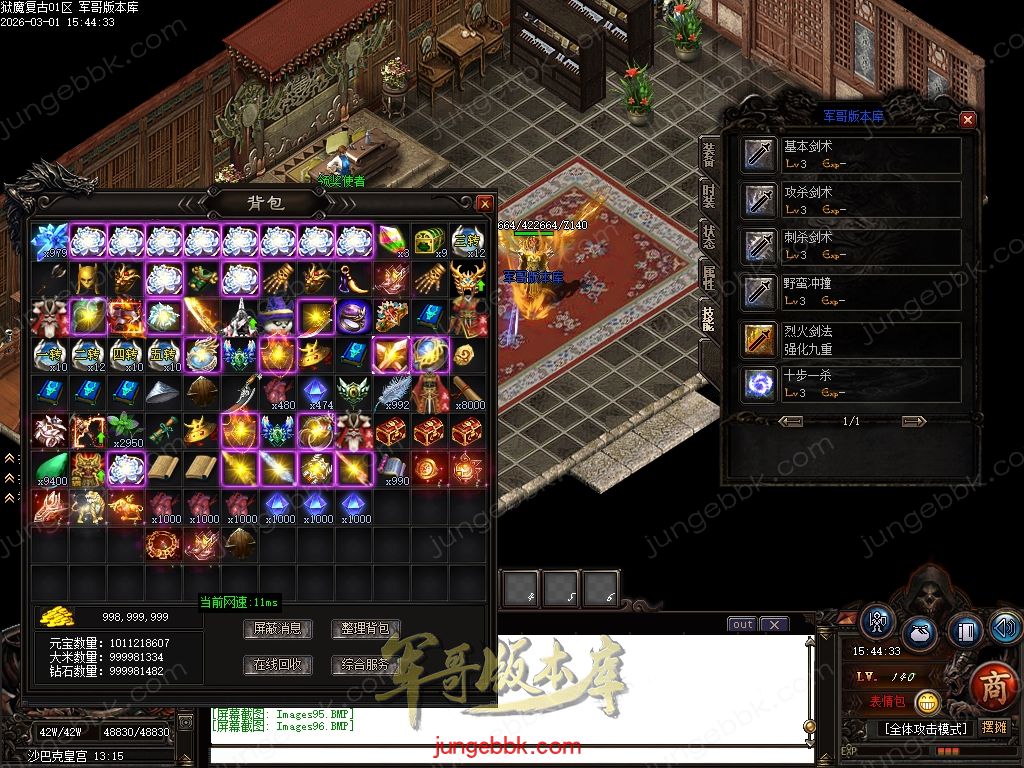Close the 背包 inventory window
The image size is (1024, 768).
click(485, 203)
